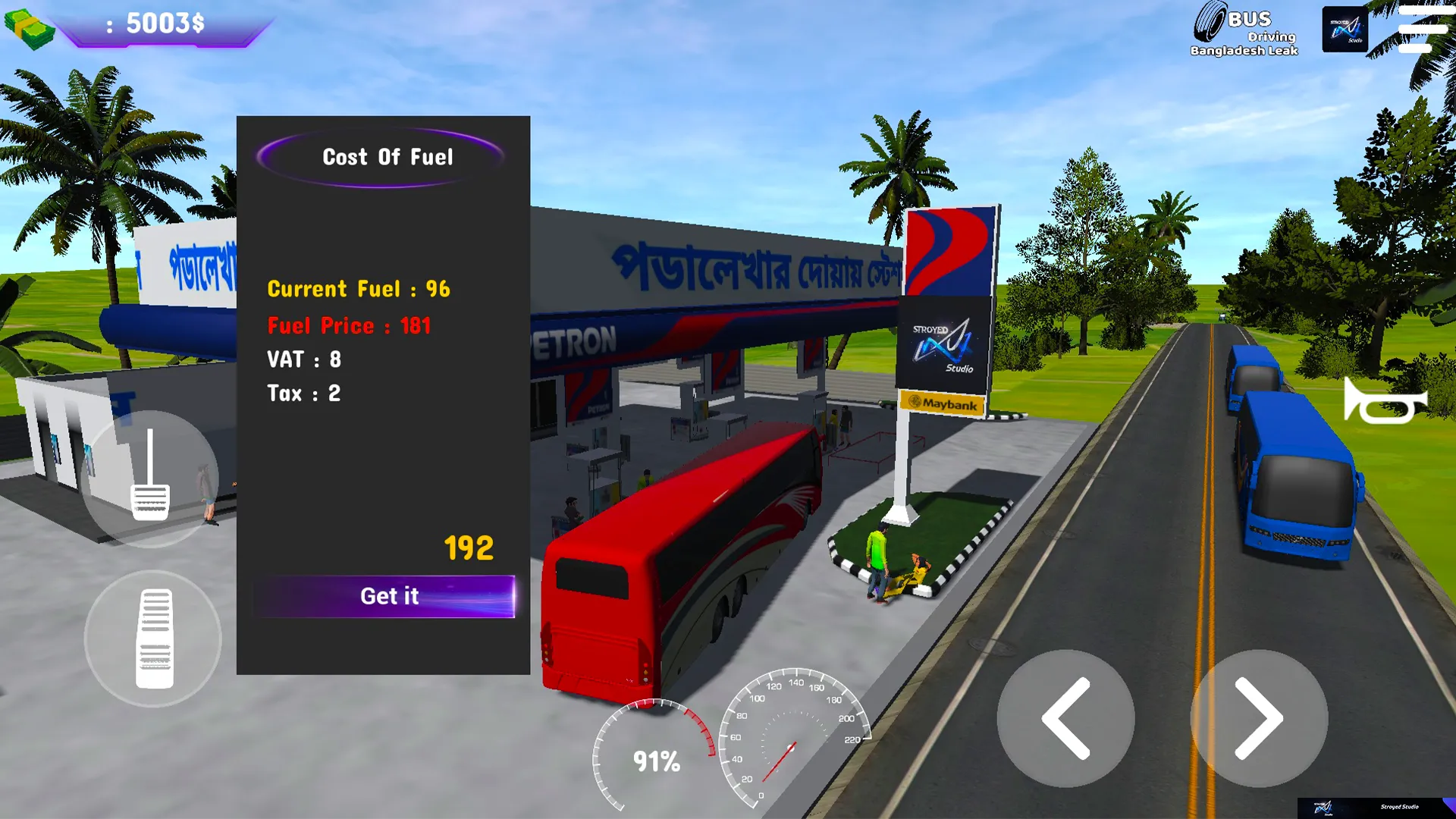This screenshot has width=1456, height=819.
Task: Select the Cost Of Fuel header
Action: coord(387,157)
